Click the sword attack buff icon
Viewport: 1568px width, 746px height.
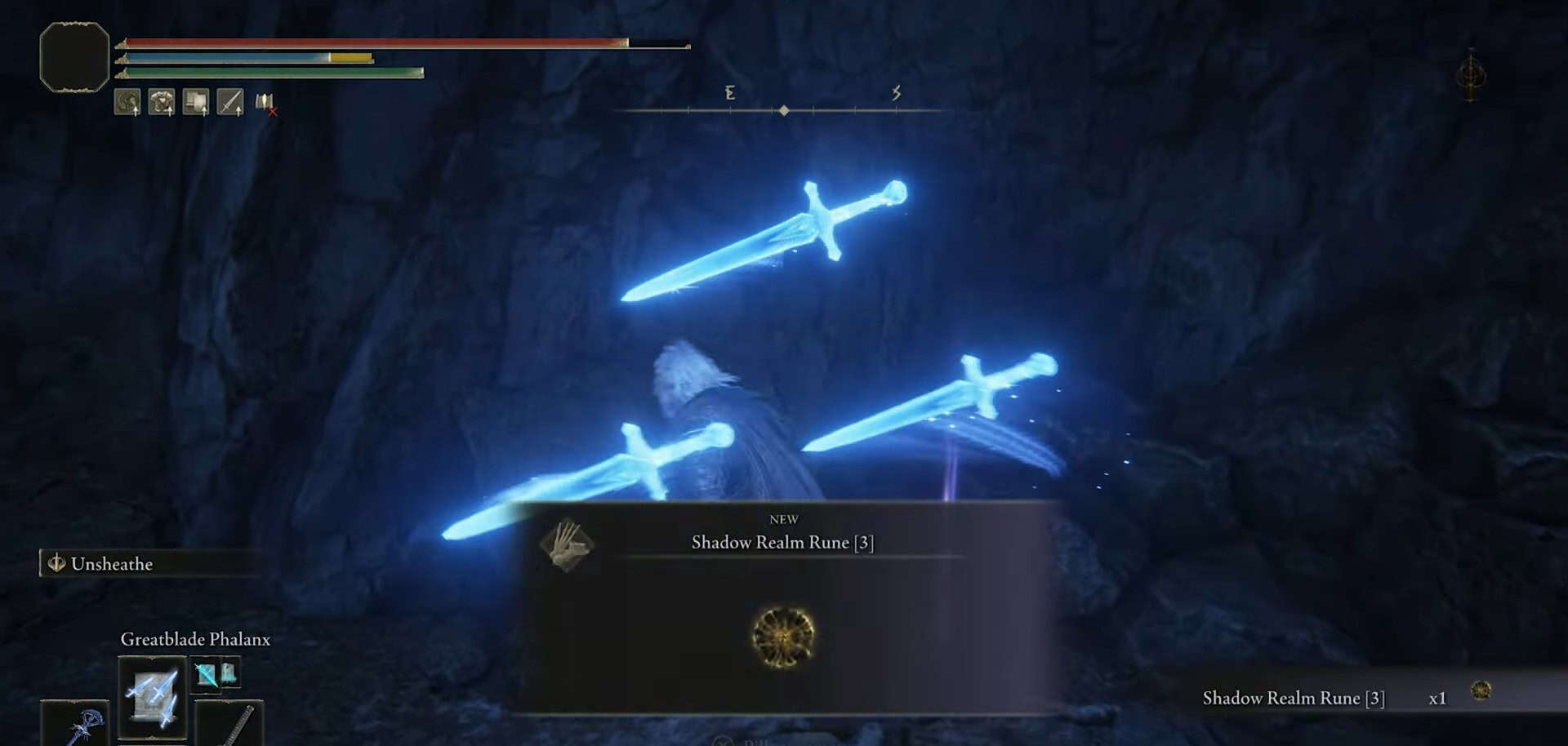point(230,102)
